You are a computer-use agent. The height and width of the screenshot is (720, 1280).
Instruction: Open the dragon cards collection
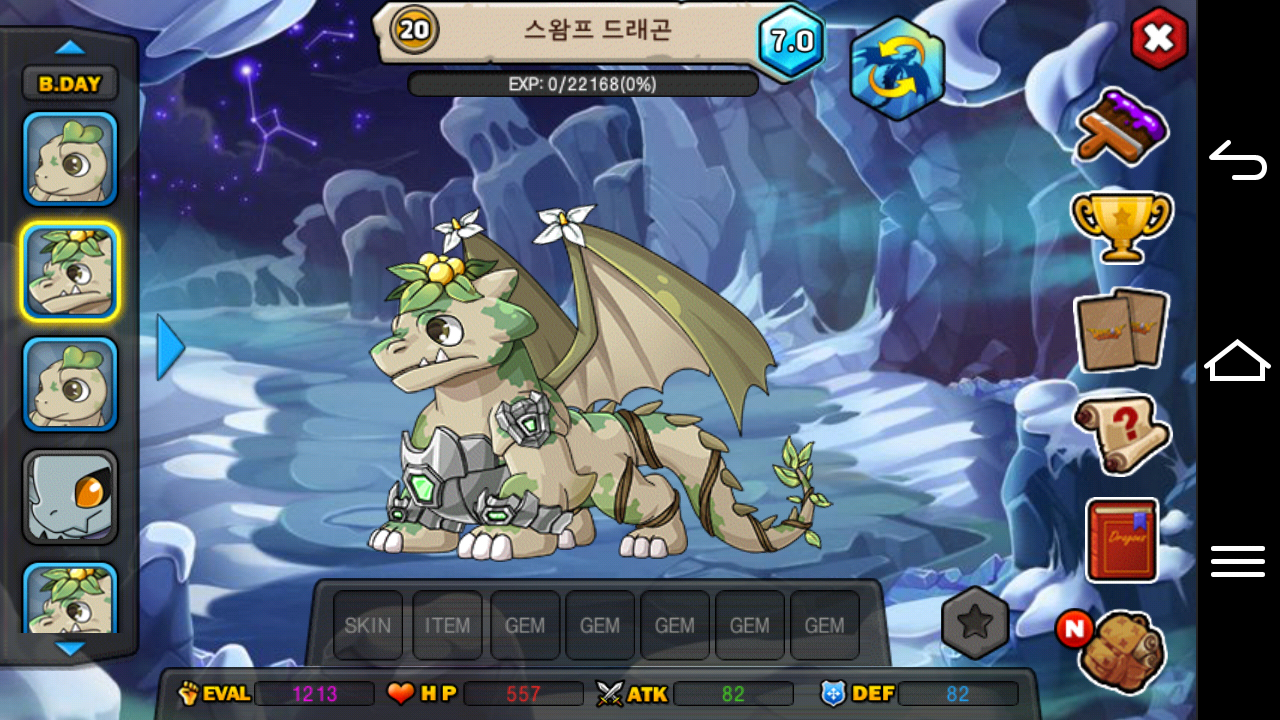[1121, 329]
